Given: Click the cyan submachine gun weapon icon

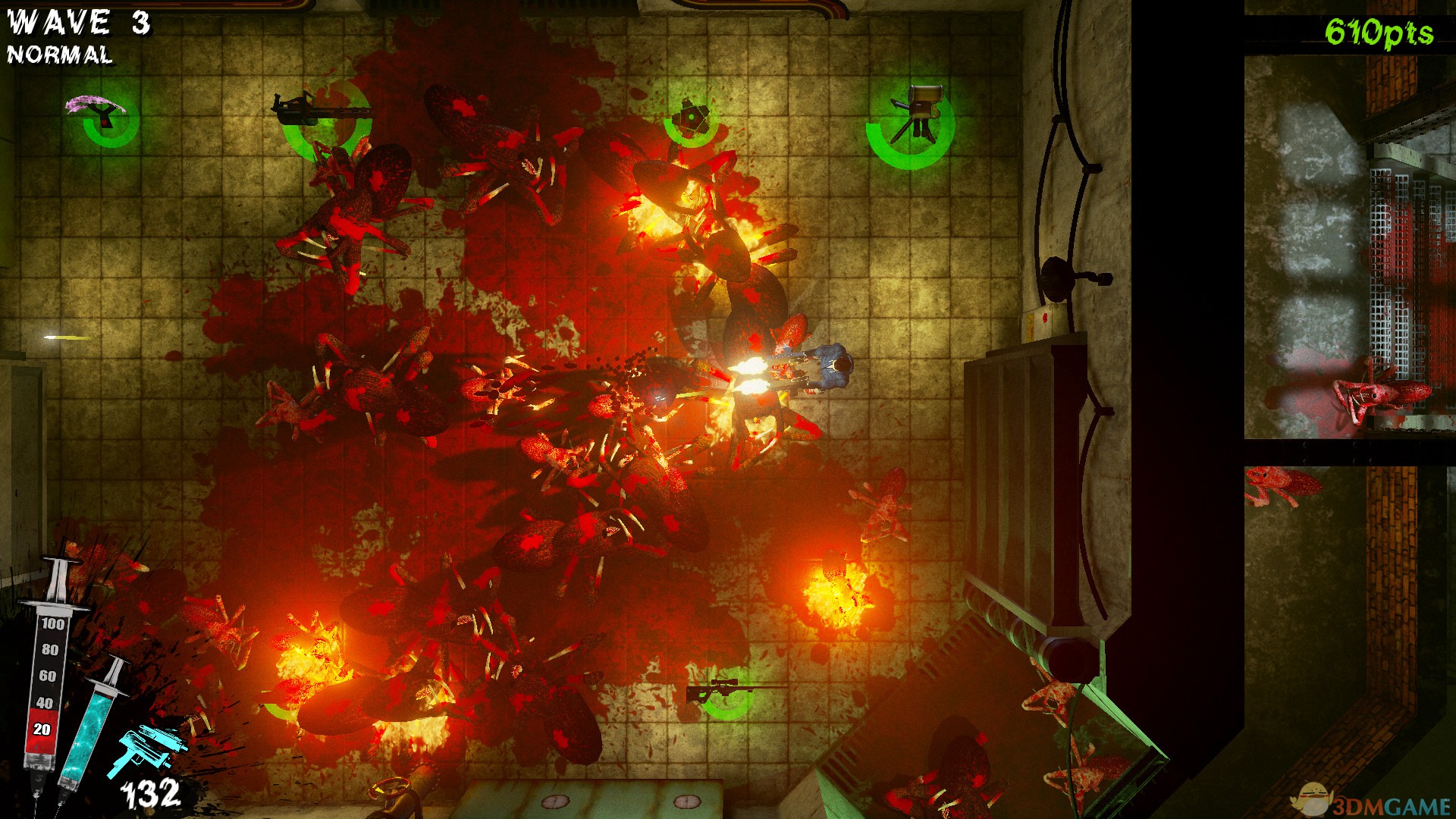Looking at the screenshot, I should click(147, 748).
